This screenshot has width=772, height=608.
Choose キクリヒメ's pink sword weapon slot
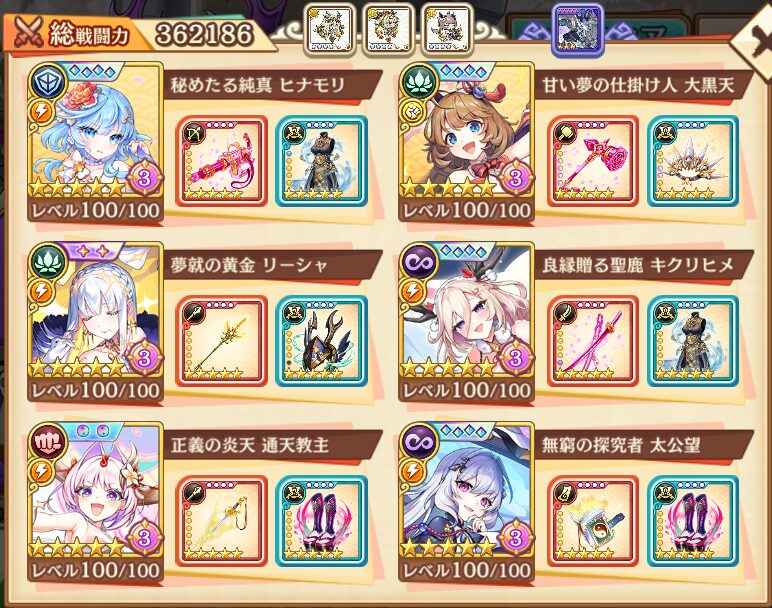tap(593, 341)
